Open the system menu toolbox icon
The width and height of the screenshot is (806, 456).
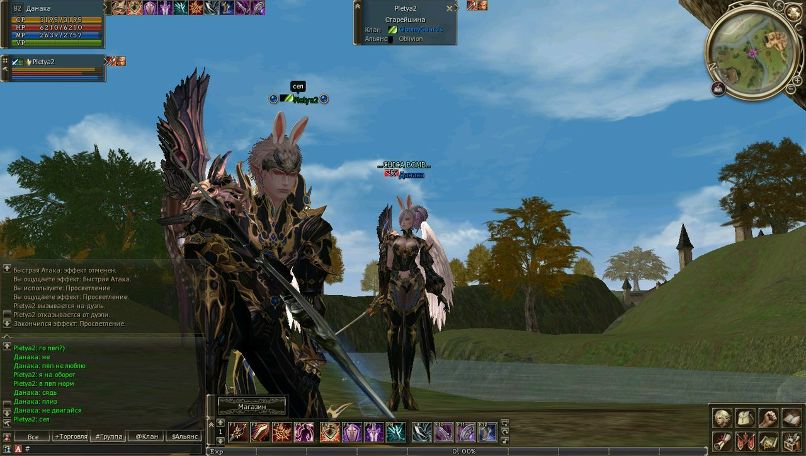tap(791, 440)
